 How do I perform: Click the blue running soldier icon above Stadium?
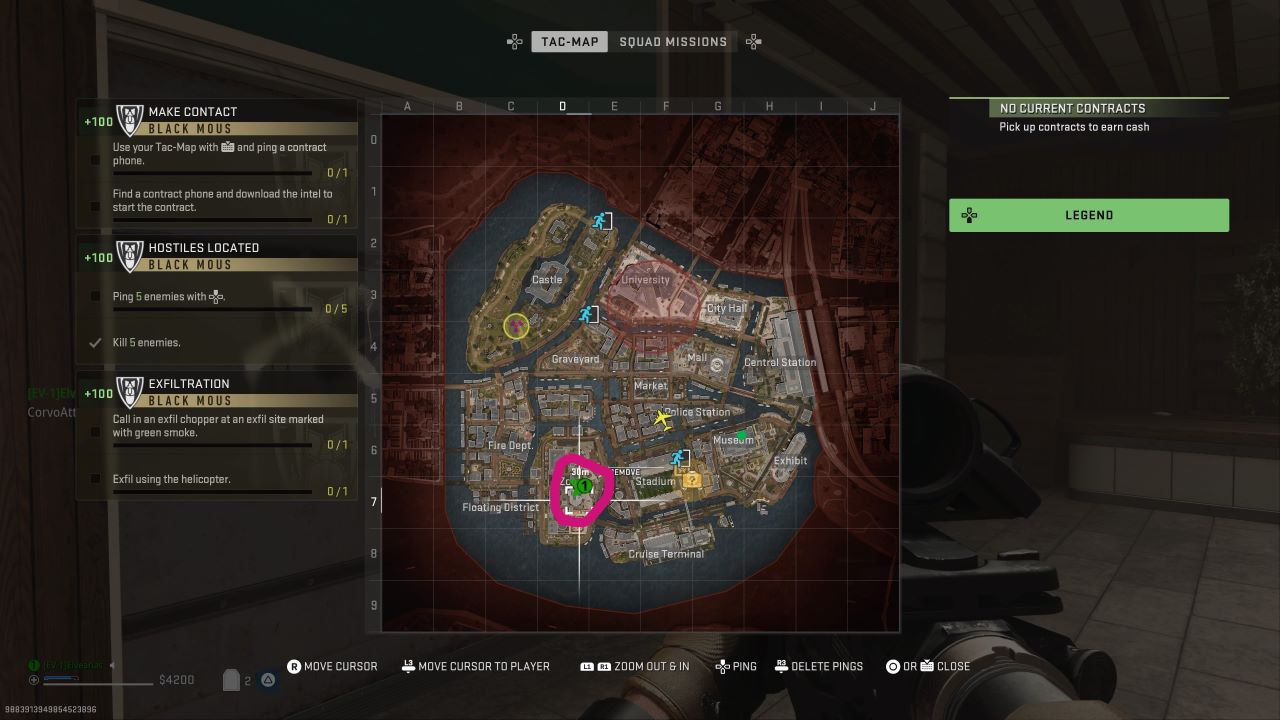(679, 458)
